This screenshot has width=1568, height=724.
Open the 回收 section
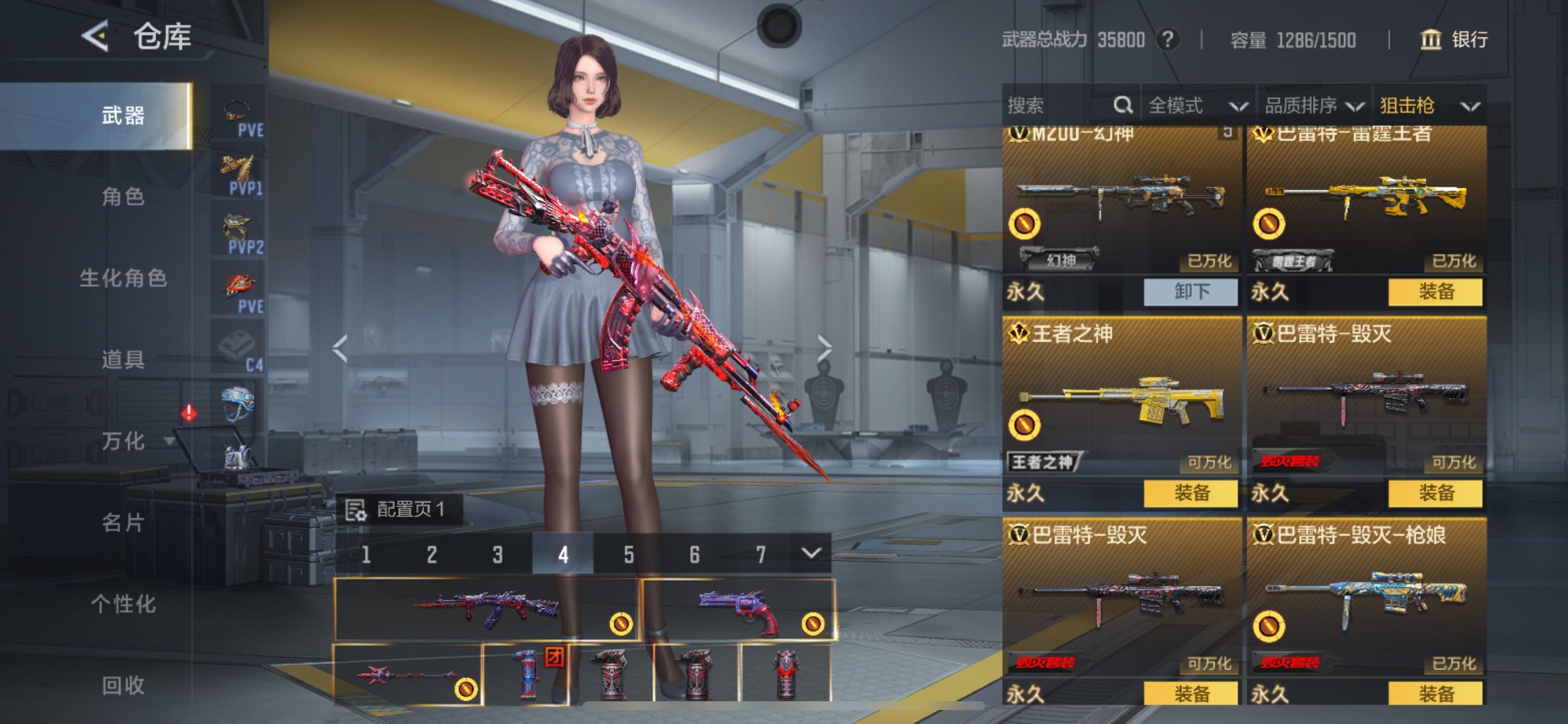tap(123, 685)
